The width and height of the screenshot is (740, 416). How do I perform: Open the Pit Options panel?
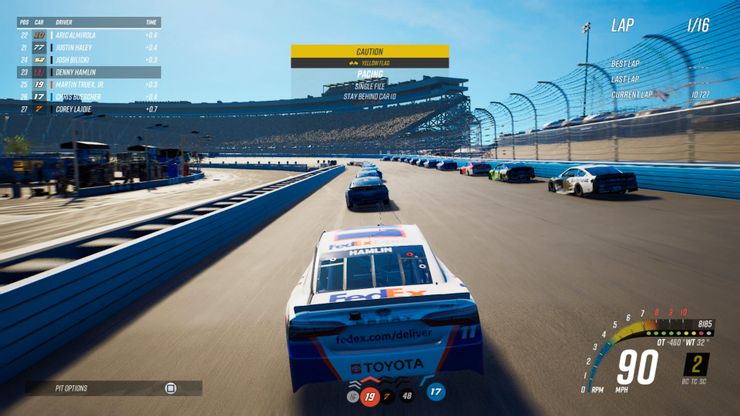point(113,388)
